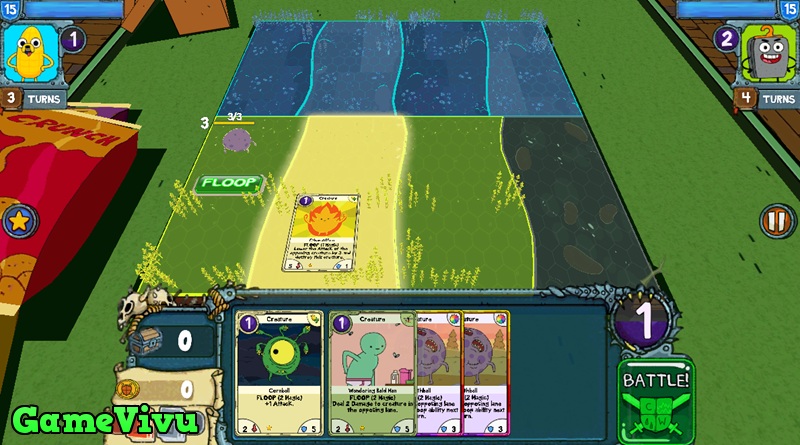Screen dimensions: 800x445
Task: Activate the green FLOOP button
Action: [228, 183]
